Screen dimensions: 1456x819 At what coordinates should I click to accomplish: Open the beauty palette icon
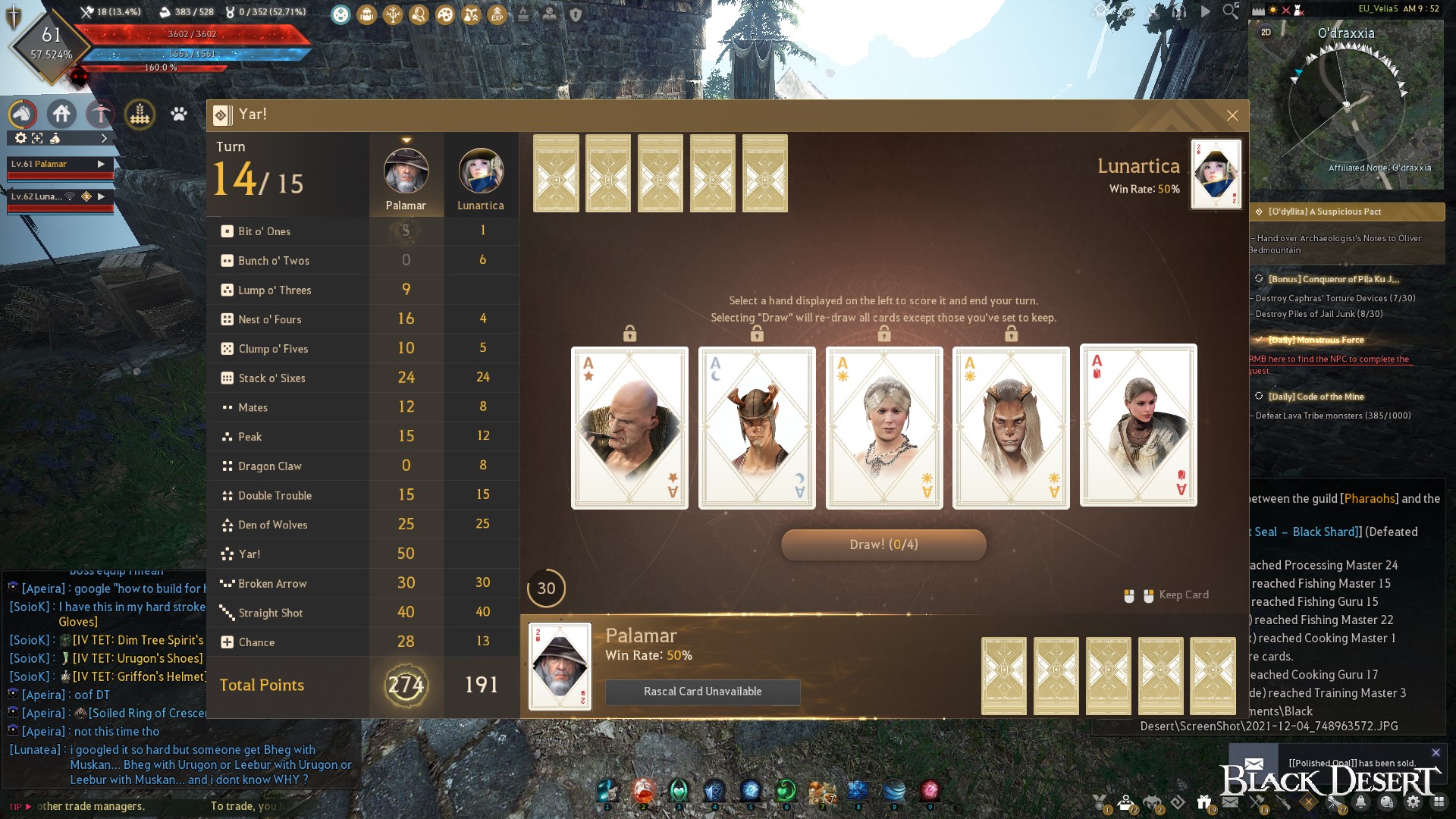tap(446, 13)
